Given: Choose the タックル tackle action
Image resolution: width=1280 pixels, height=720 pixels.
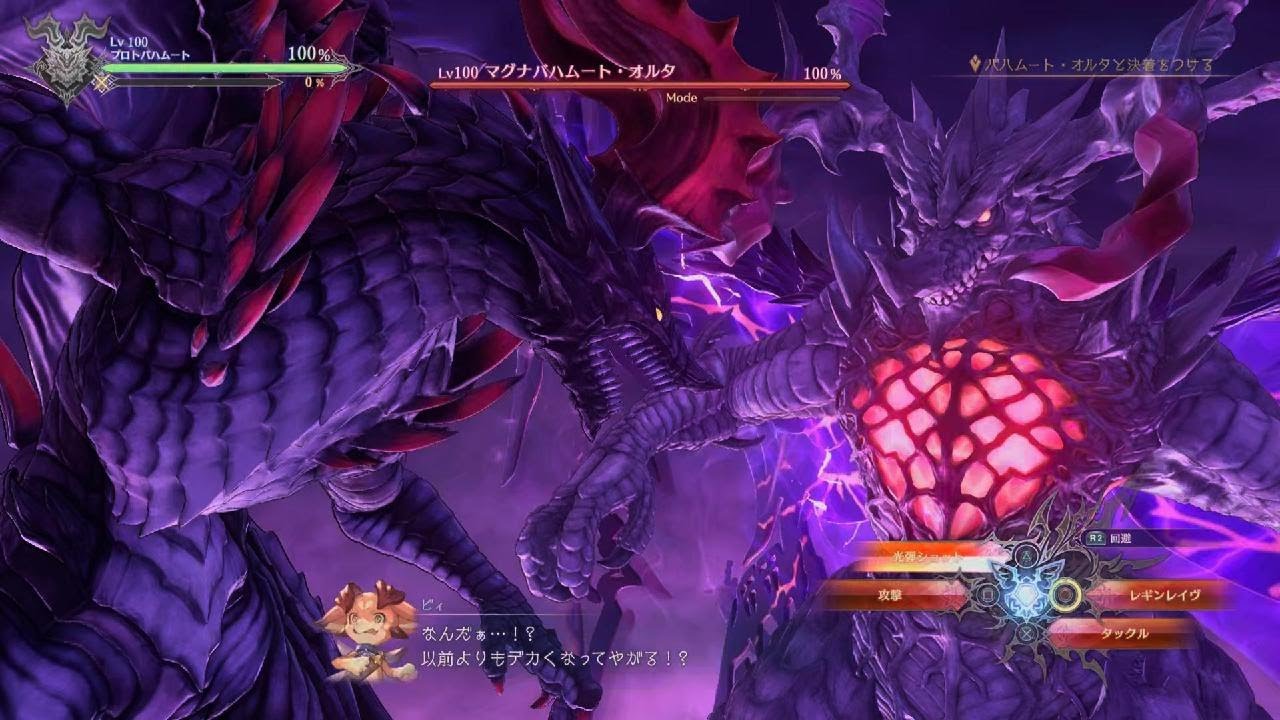Looking at the screenshot, I should point(1123,633).
